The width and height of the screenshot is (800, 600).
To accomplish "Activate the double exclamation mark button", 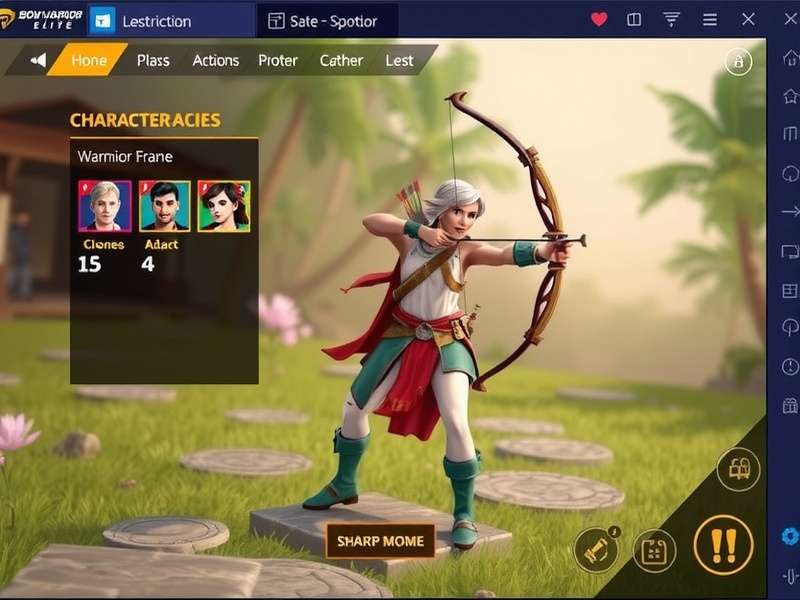I will point(723,545).
